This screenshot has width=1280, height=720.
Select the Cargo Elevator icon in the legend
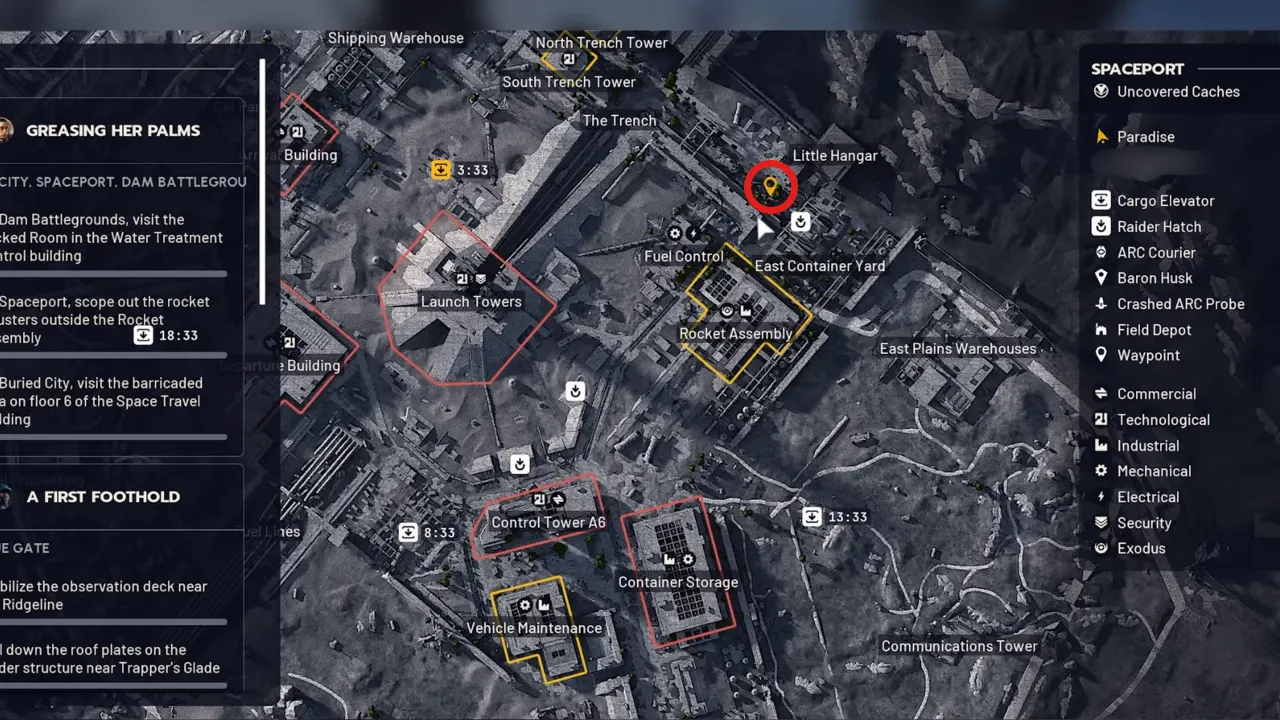point(1100,200)
